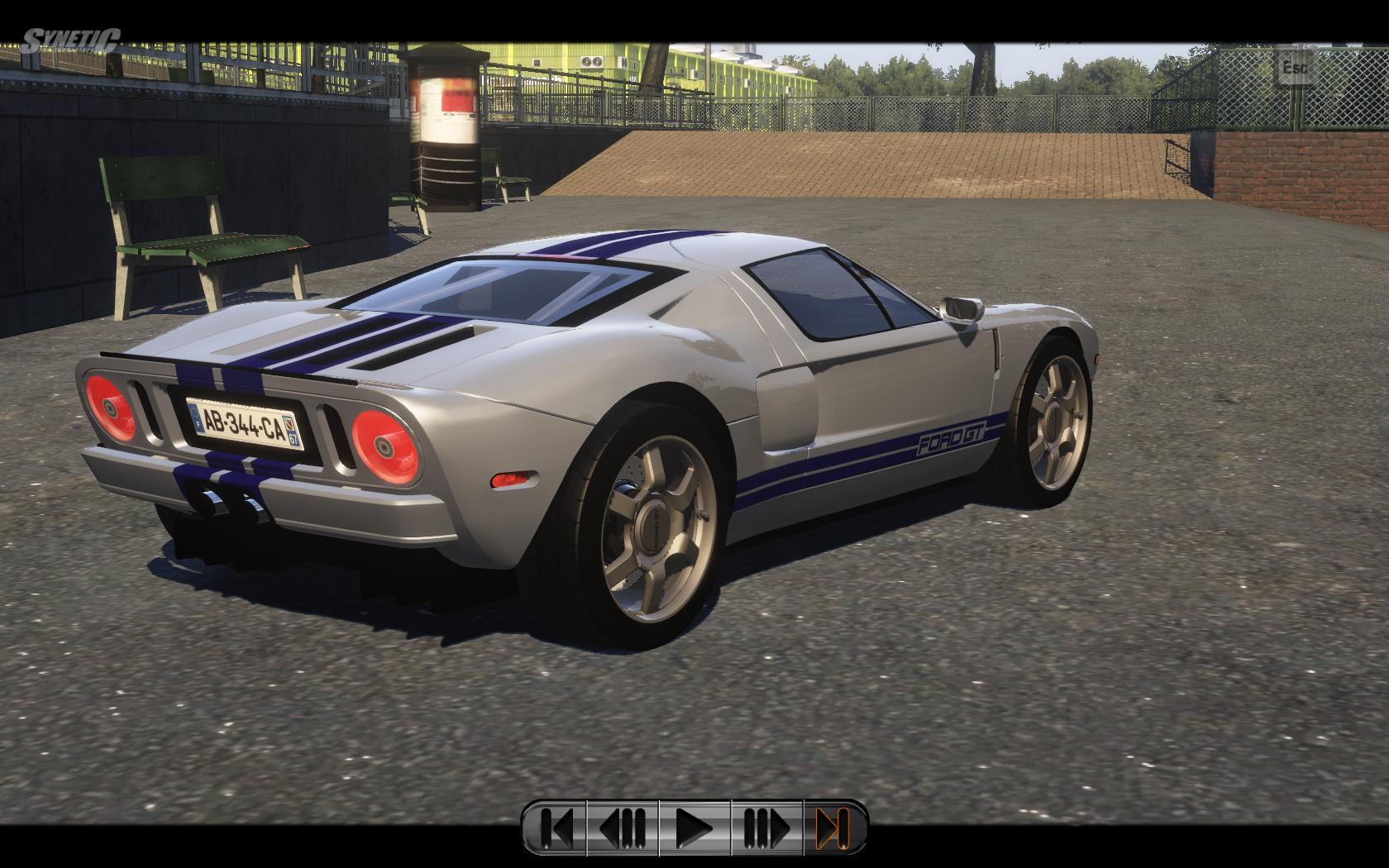Jump to the start of the replay
The height and width of the screenshot is (868, 1389).
556,827
